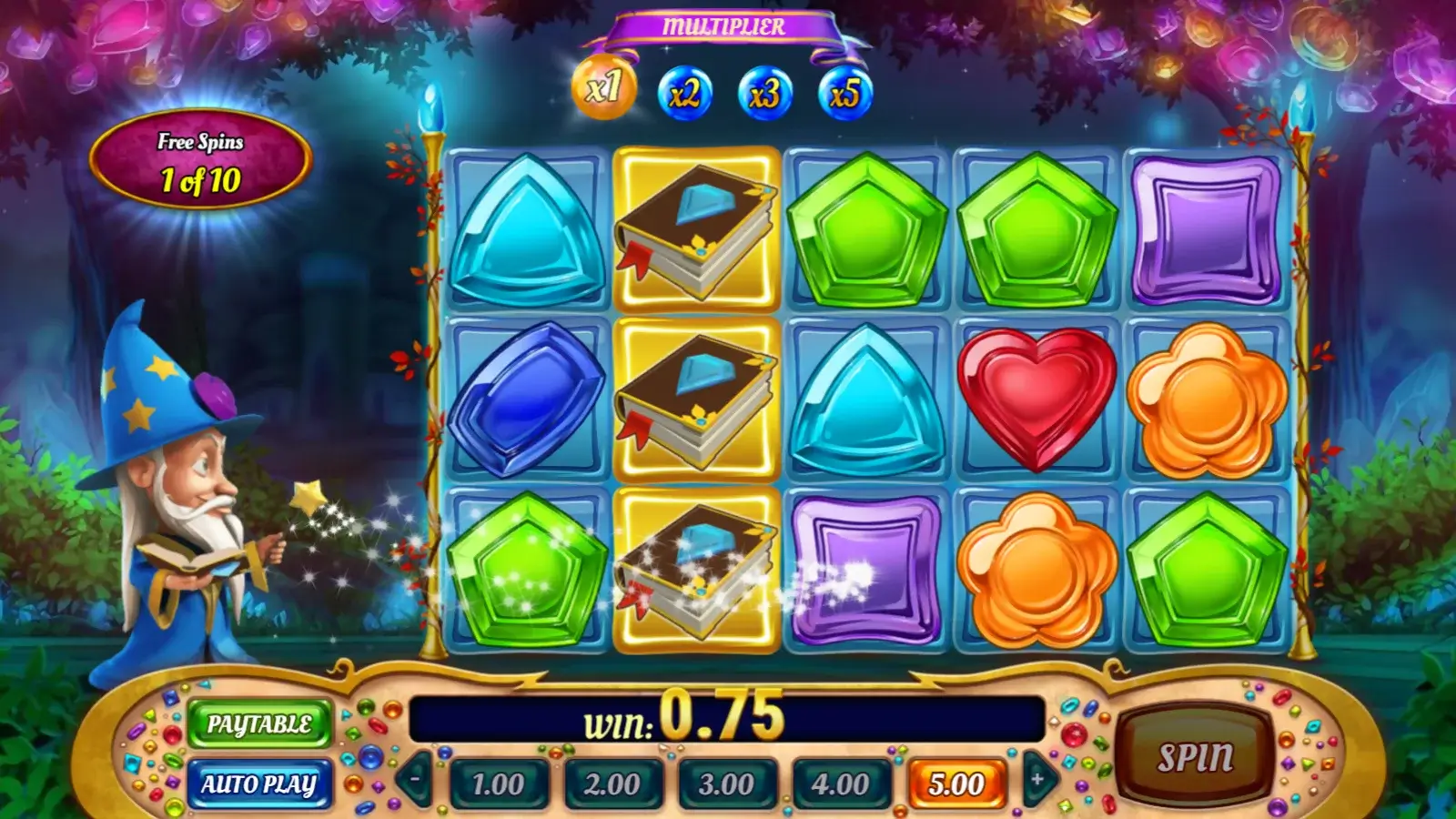Open the Paytable
This screenshot has width=1456, height=819.
[259, 724]
